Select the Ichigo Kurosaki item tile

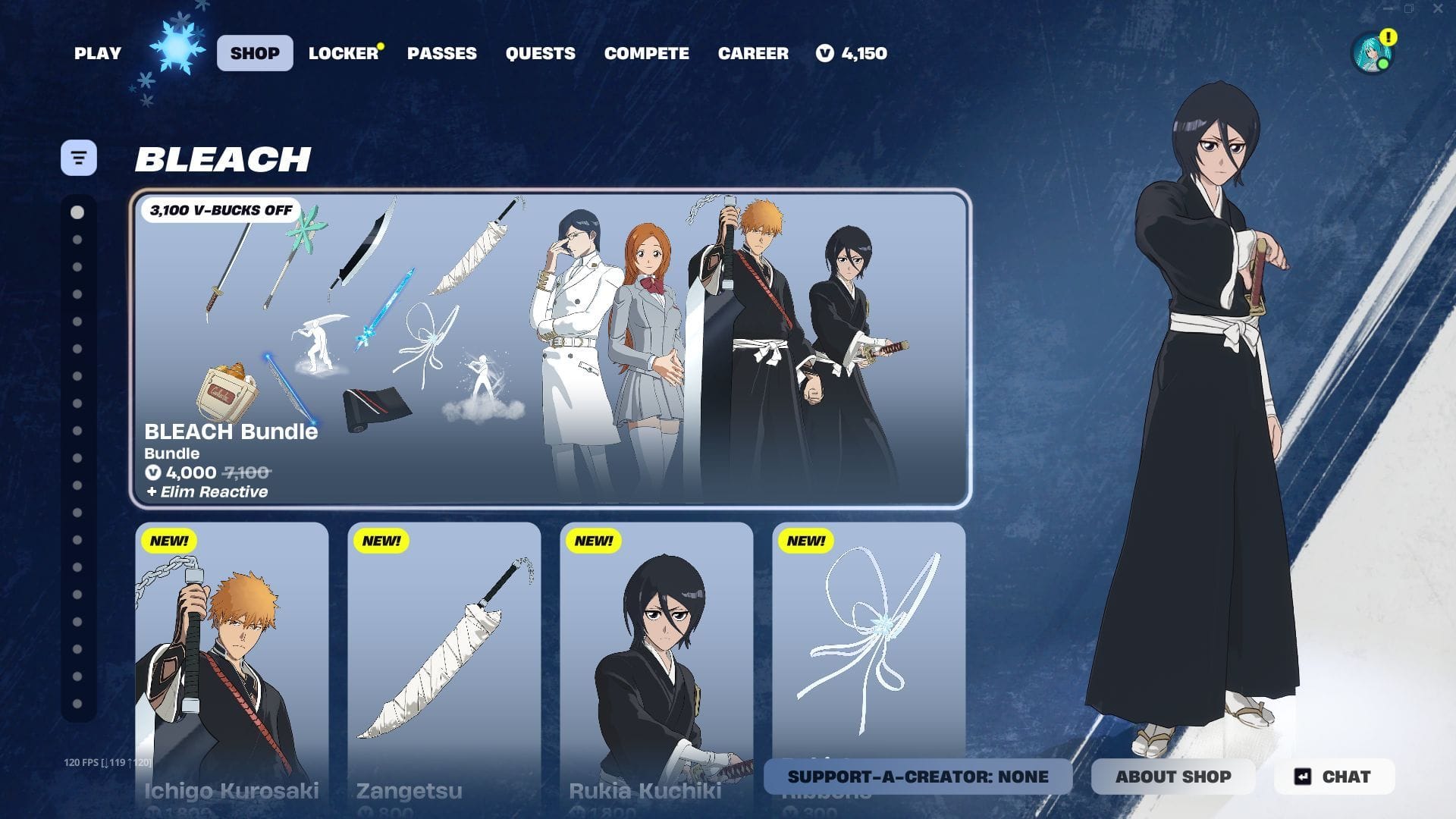pyautogui.click(x=232, y=660)
